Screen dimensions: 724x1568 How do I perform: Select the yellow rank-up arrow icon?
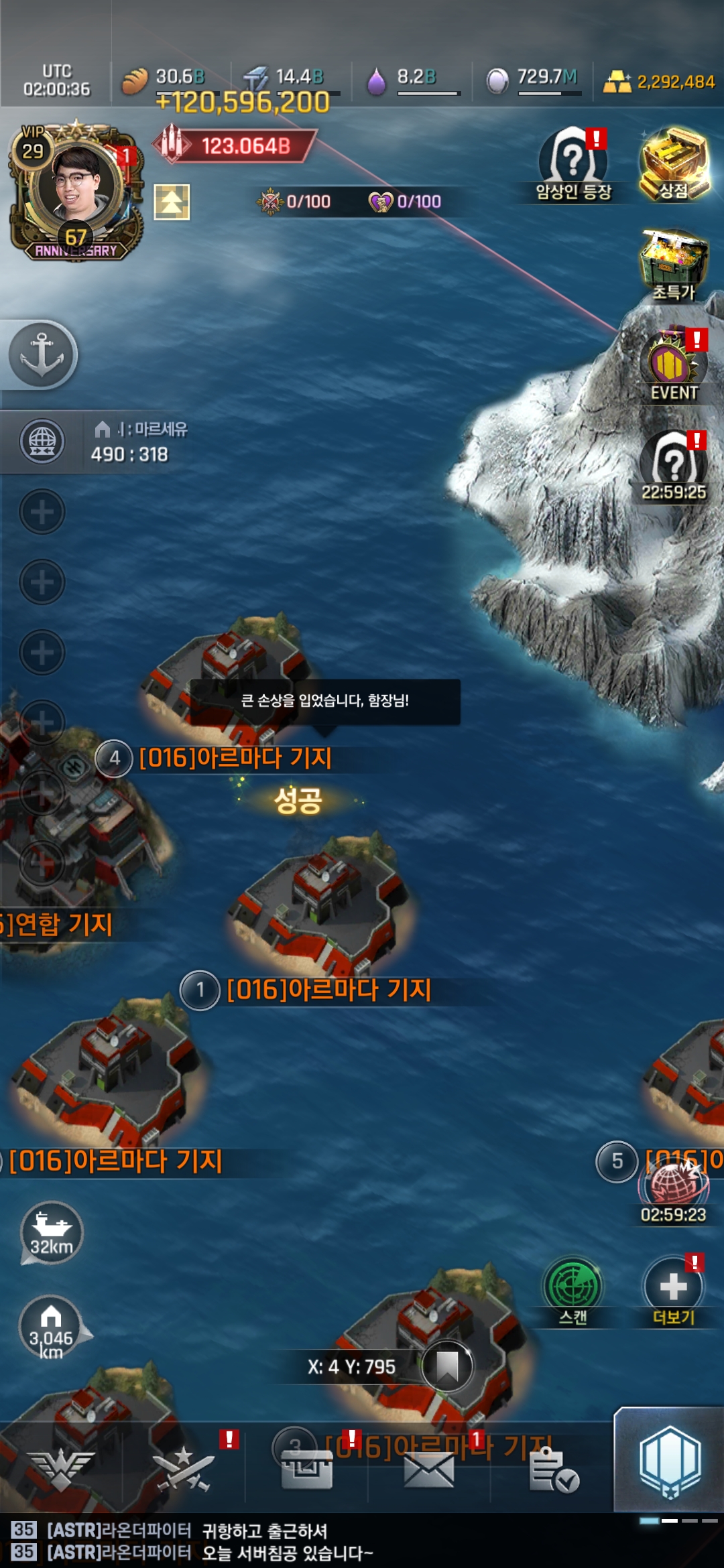pos(172,202)
